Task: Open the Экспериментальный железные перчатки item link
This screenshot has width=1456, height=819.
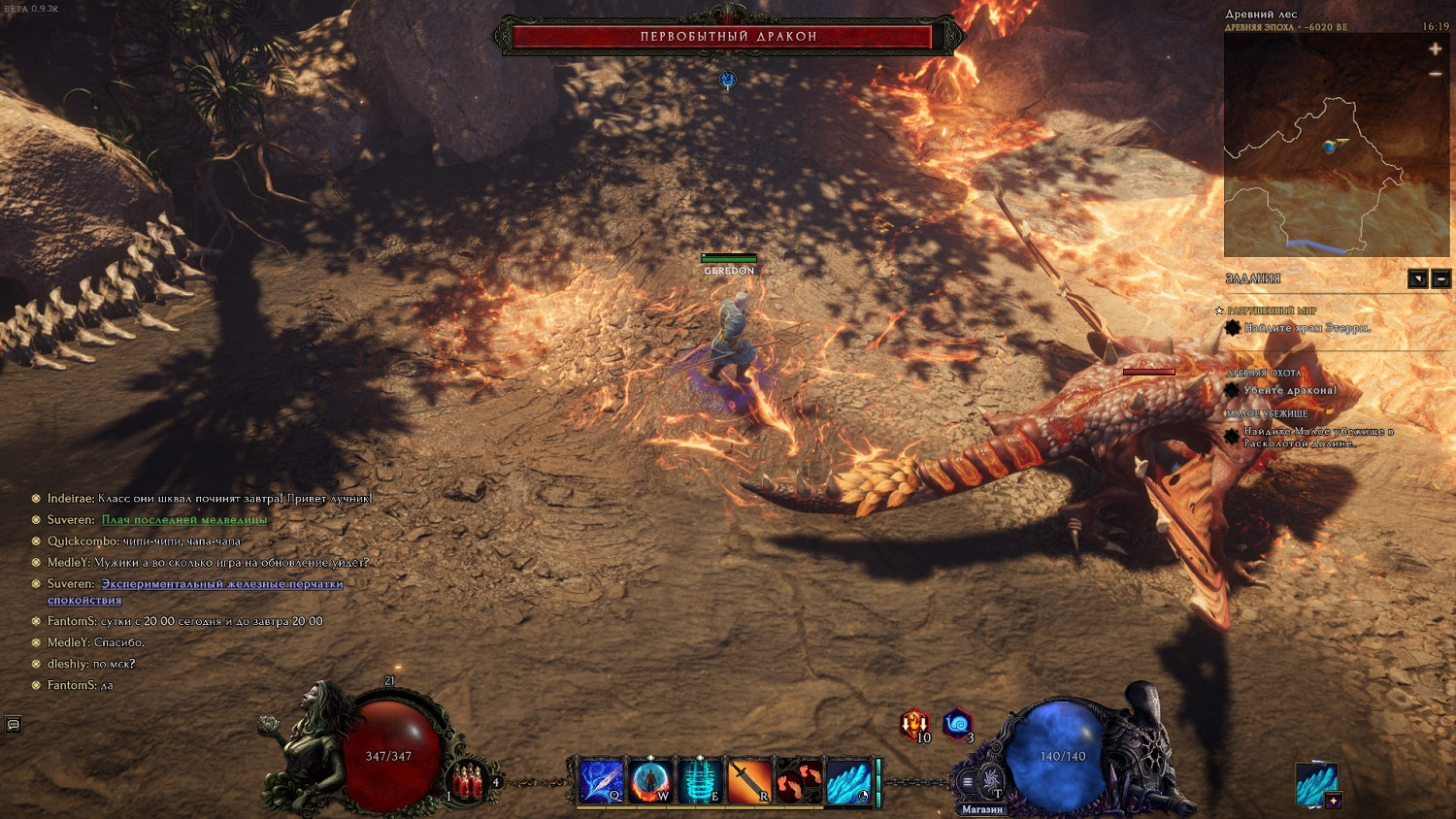Action: [221, 584]
